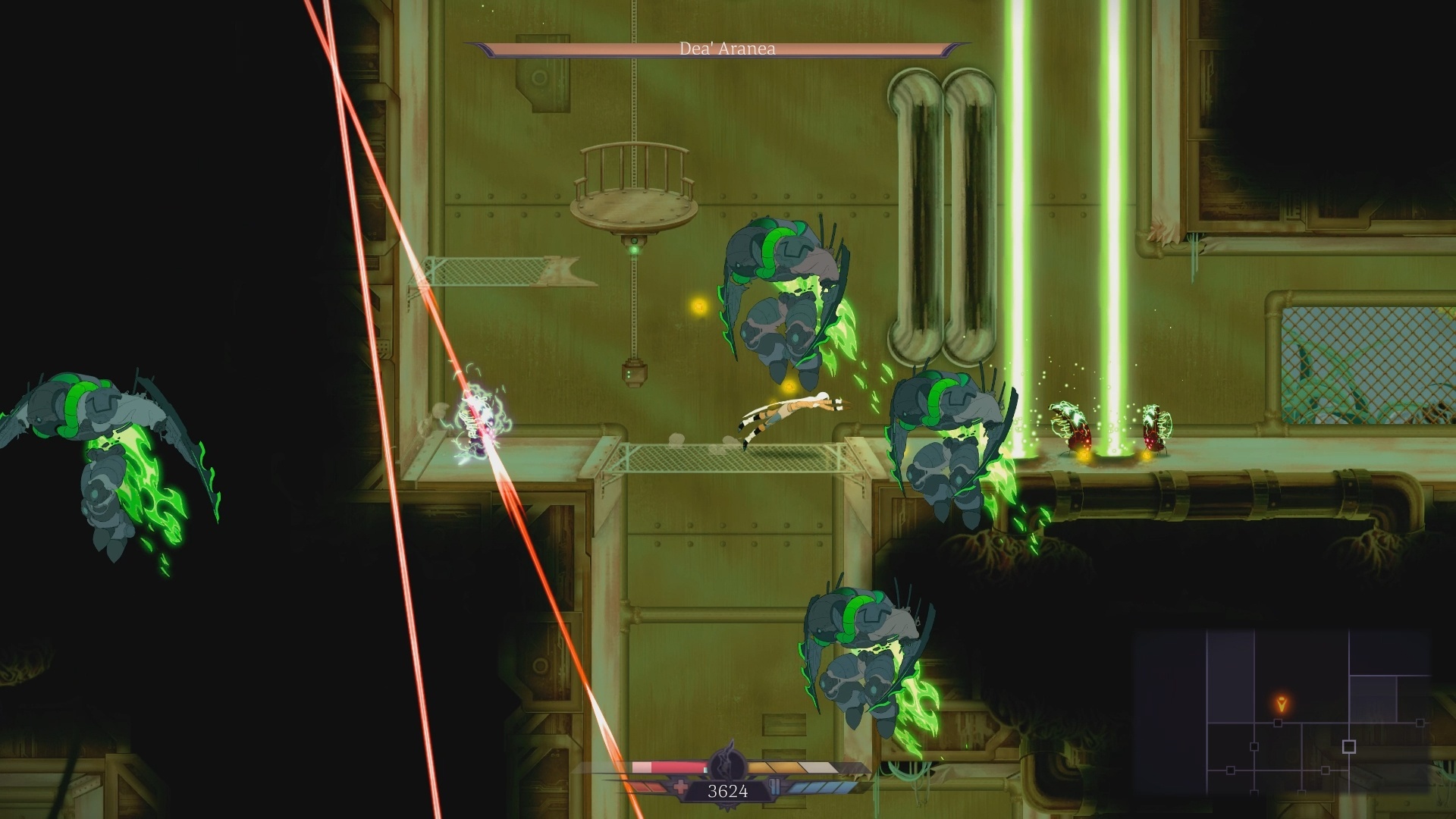This screenshot has width=1456, height=819.
Task: Click the small room node below the minimap marker
Action: point(1278,723)
